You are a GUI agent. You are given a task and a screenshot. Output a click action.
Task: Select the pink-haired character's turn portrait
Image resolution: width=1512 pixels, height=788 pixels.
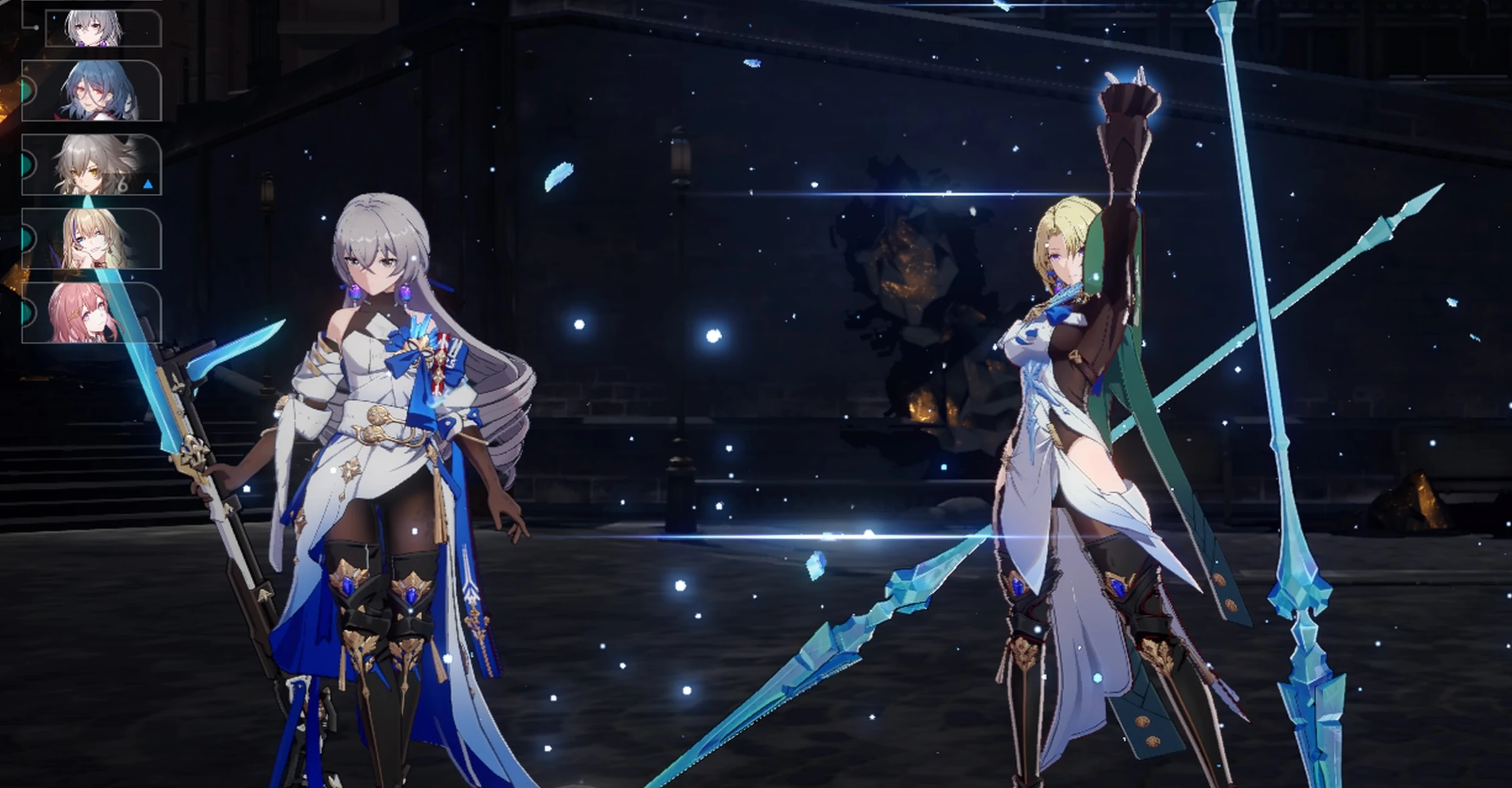[92, 312]
